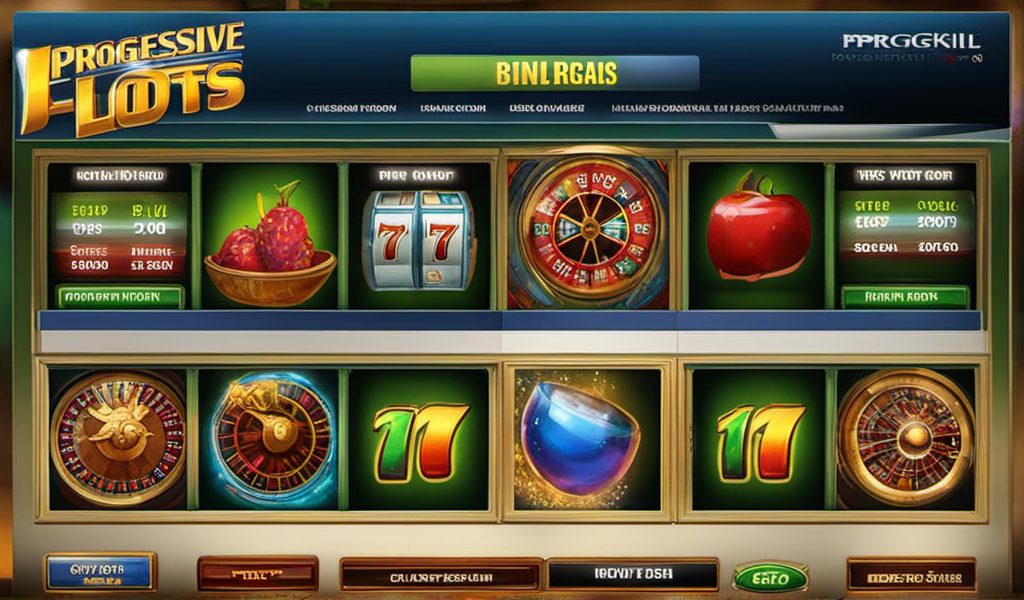The image size is (1024, 600).
Task: Choose the silver reels red sevens game
Action: [416, 240]
